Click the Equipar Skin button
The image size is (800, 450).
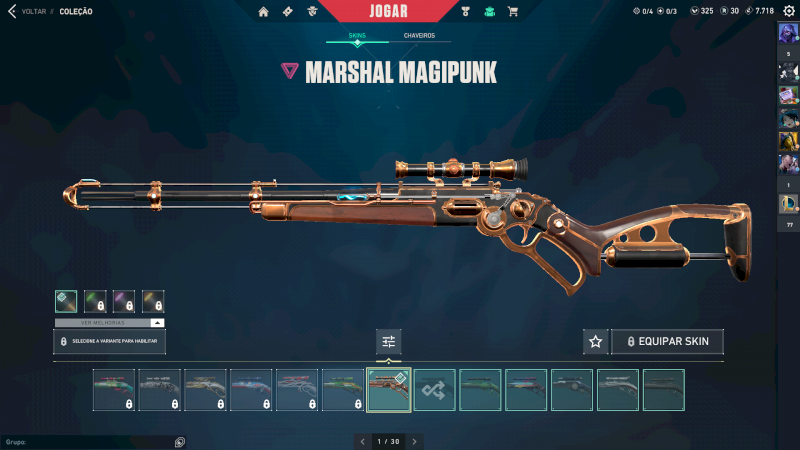pyautogui.click(x=667, y=342)
